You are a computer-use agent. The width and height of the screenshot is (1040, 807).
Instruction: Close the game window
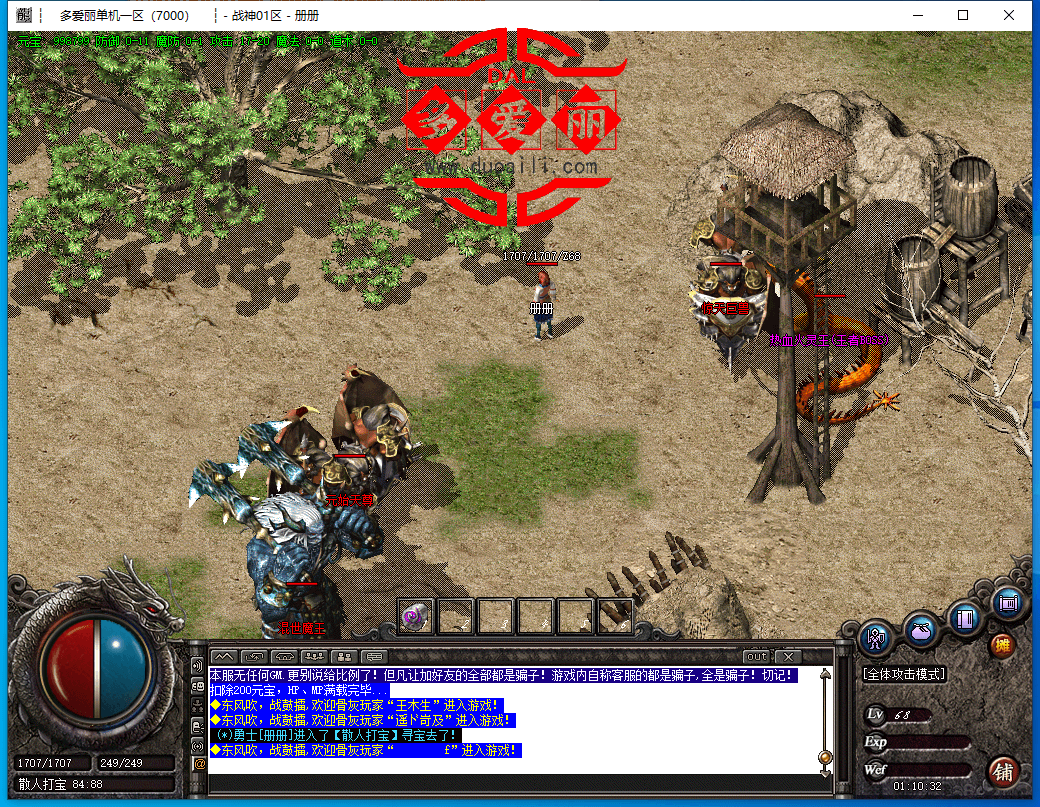(1009, 15)
